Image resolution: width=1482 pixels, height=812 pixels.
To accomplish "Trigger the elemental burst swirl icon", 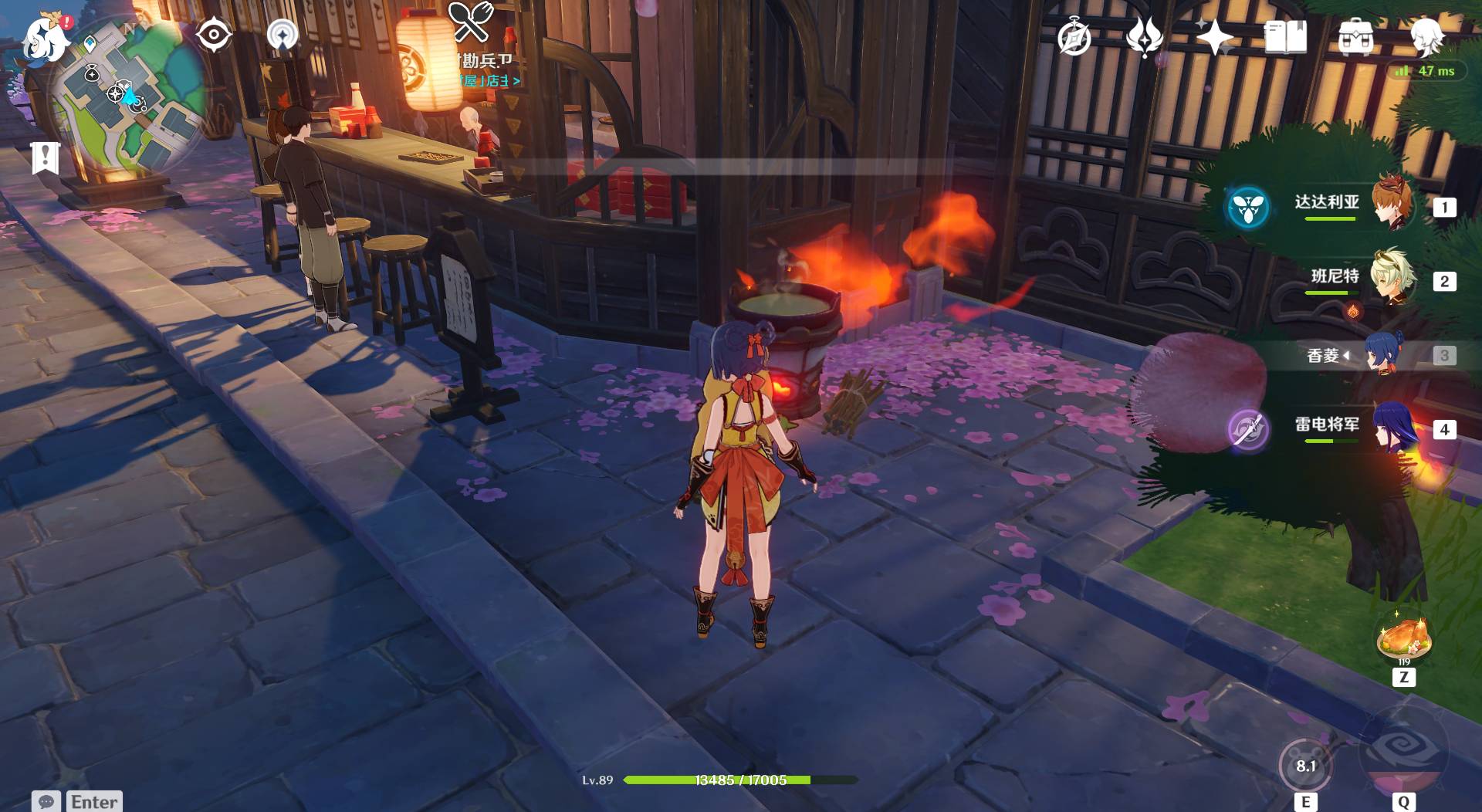I will pos(1402,749).
